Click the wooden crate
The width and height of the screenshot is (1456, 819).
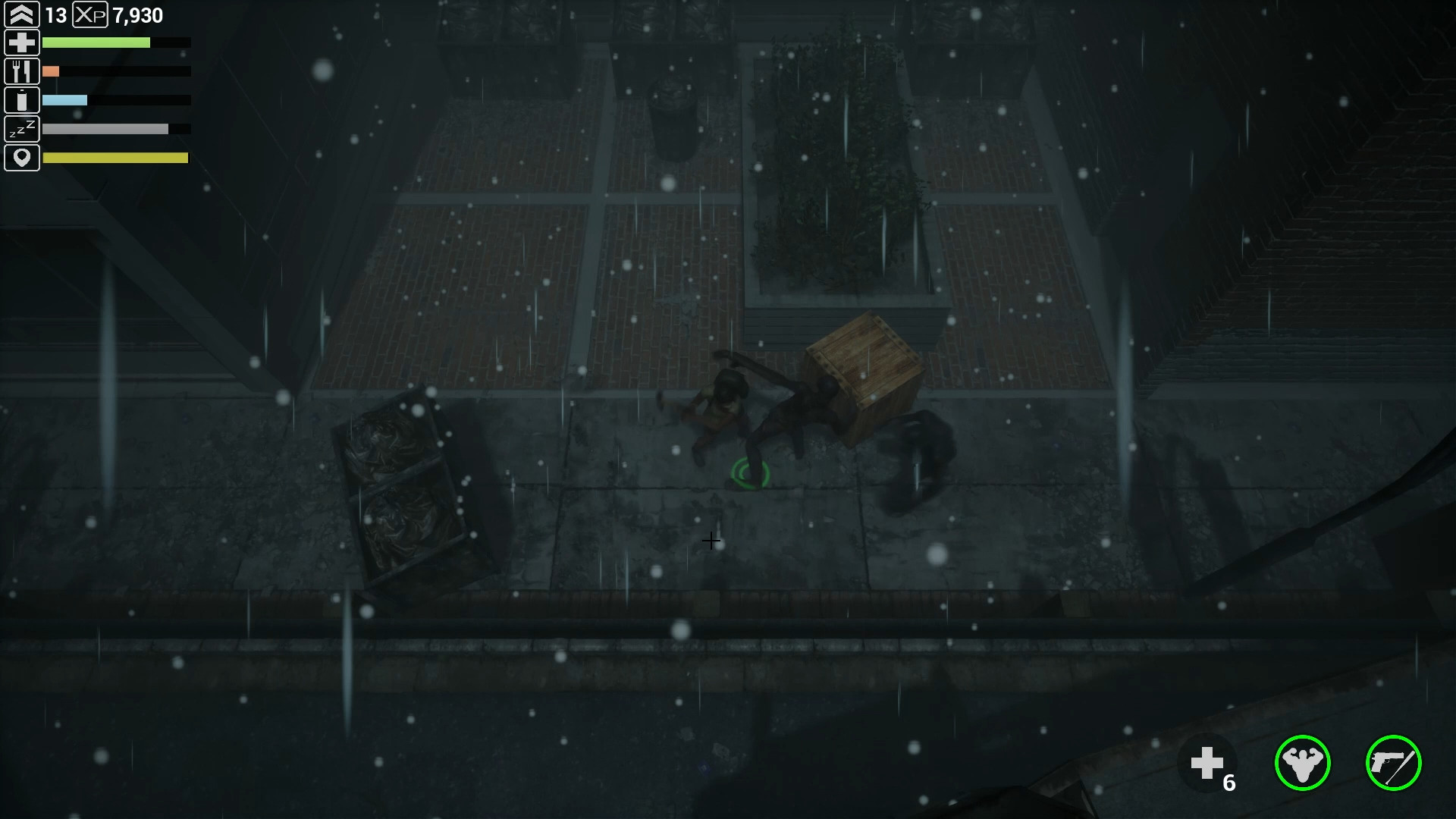pyautogui.click(x=864, y=372)
